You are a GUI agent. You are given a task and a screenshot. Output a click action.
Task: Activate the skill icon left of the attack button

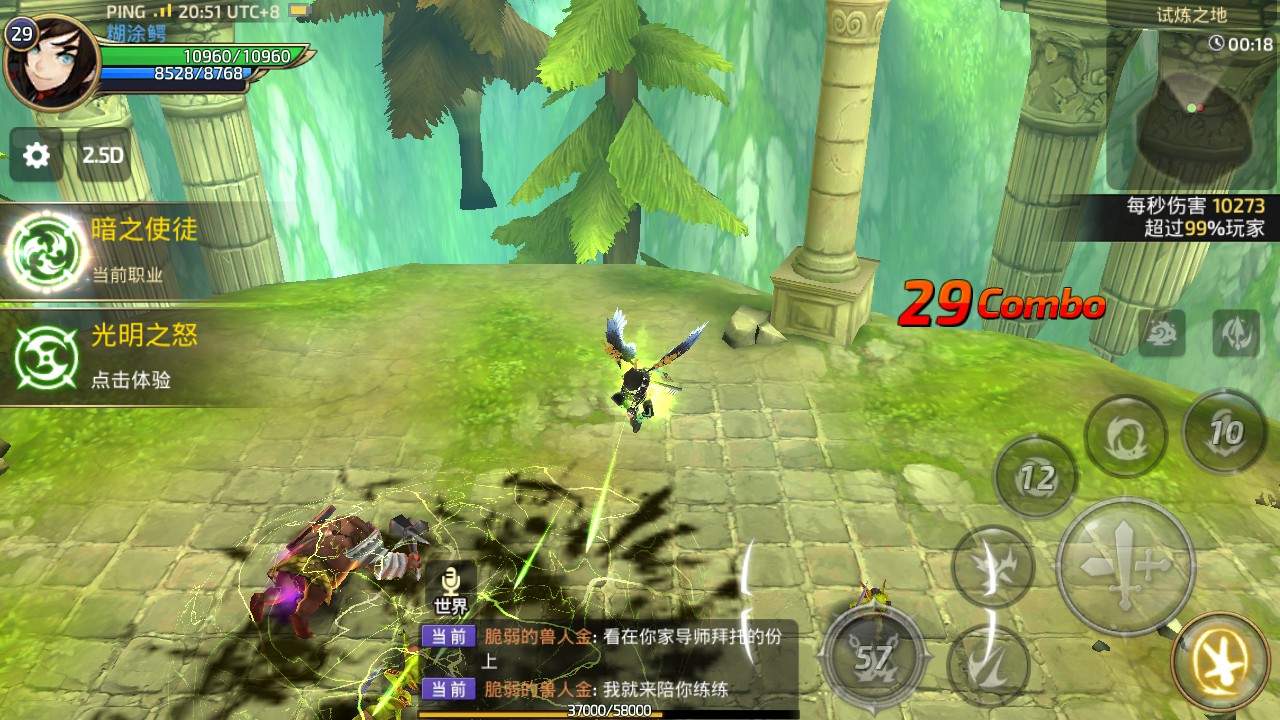pos(992,567)
